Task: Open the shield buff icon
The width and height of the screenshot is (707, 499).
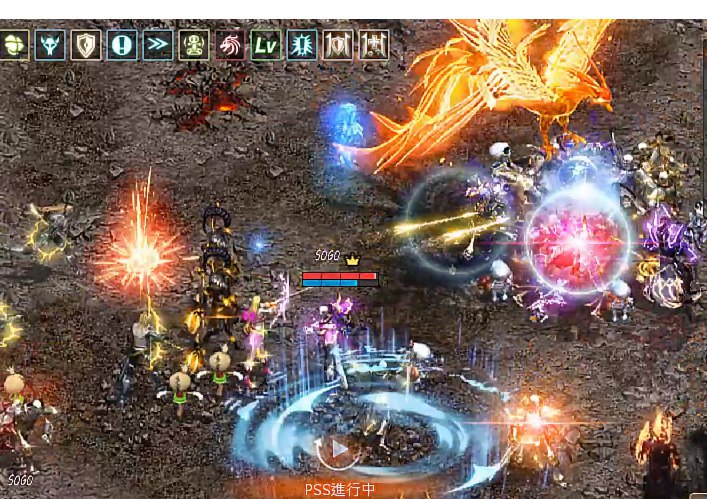Action: [86, 45]
